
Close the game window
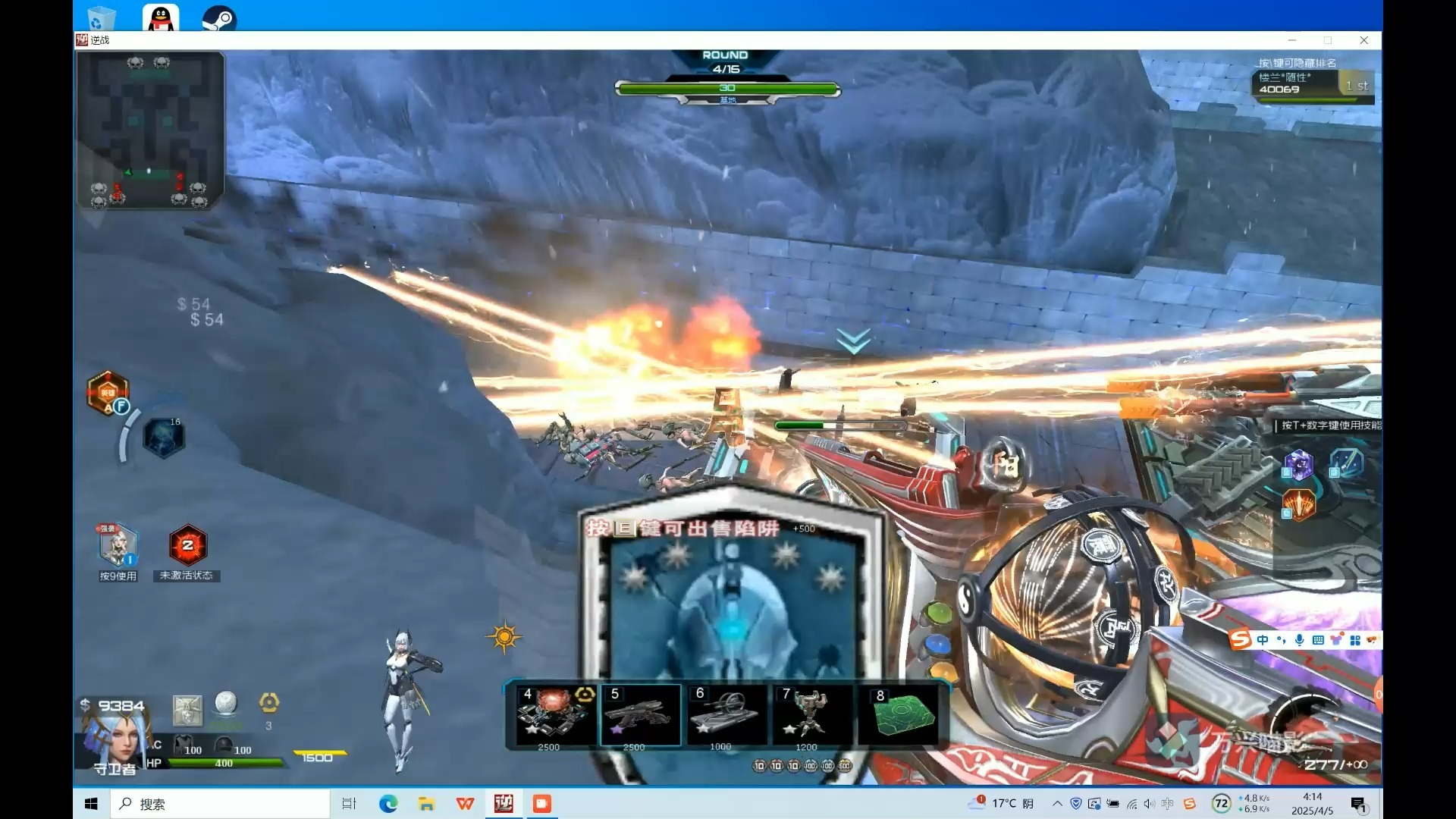1363,40
